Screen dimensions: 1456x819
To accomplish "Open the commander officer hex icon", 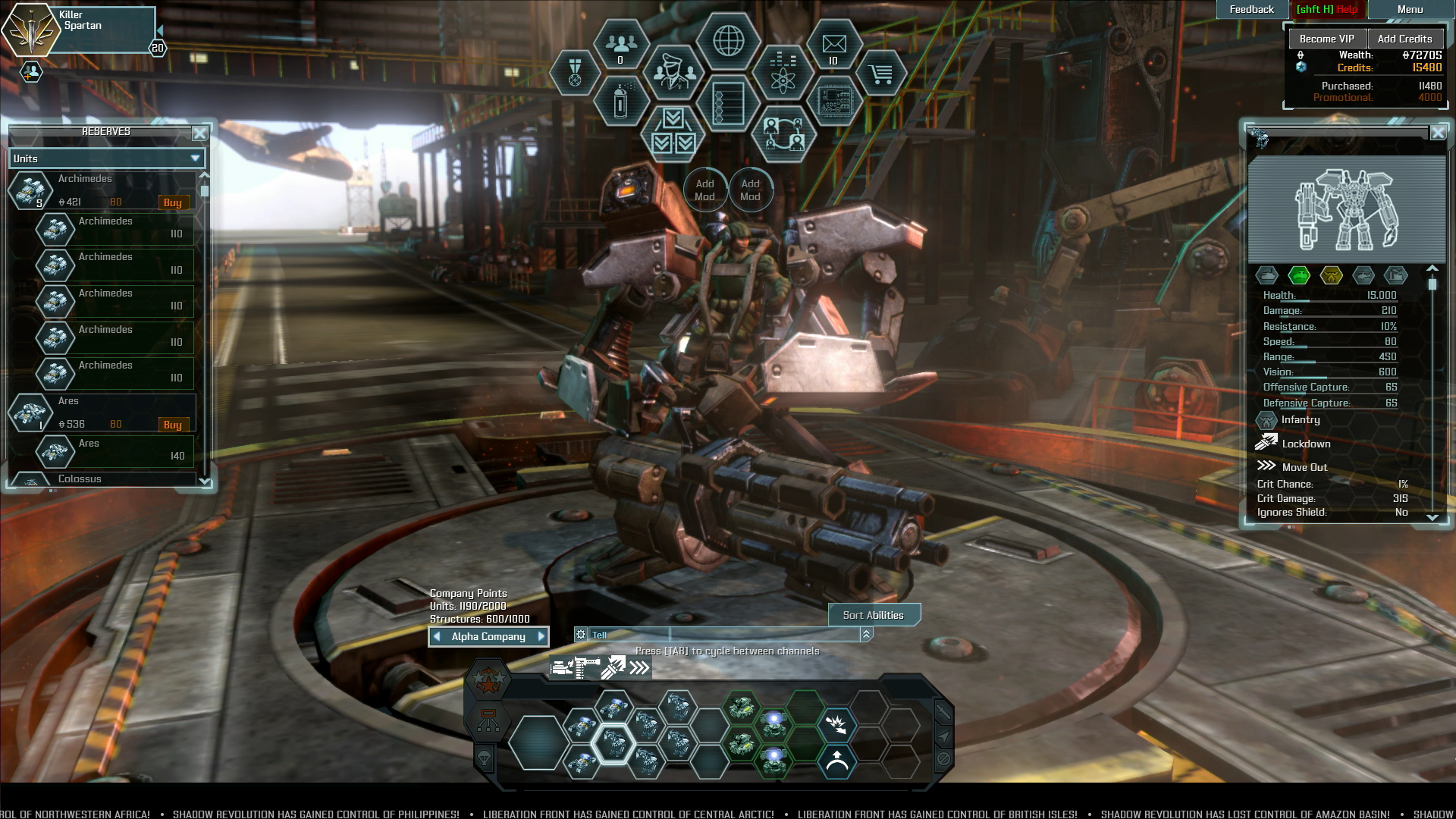I will pos(673,73).
